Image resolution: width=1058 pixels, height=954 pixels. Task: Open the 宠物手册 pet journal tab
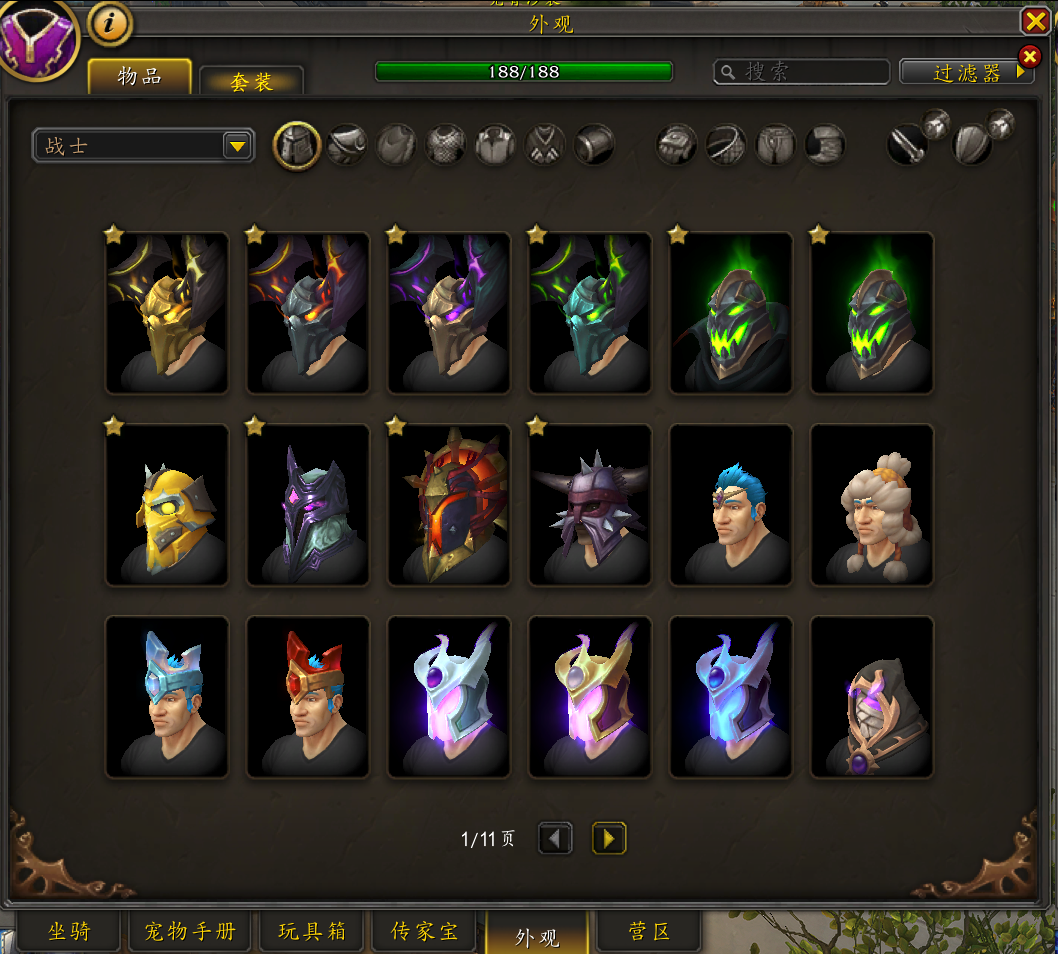click(190, 932)
